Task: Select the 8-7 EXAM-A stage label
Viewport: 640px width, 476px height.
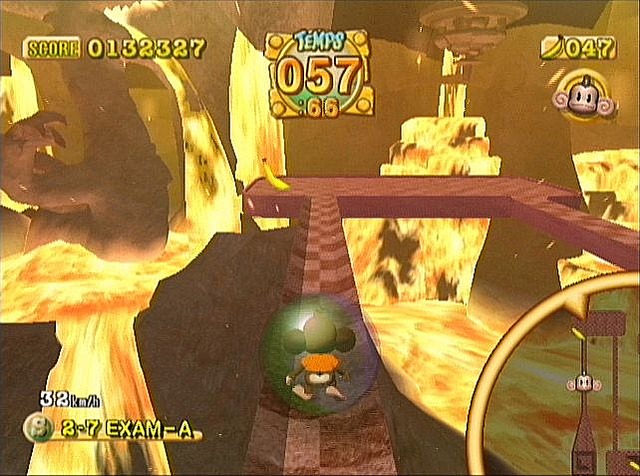Action: (x=112, y=432)
